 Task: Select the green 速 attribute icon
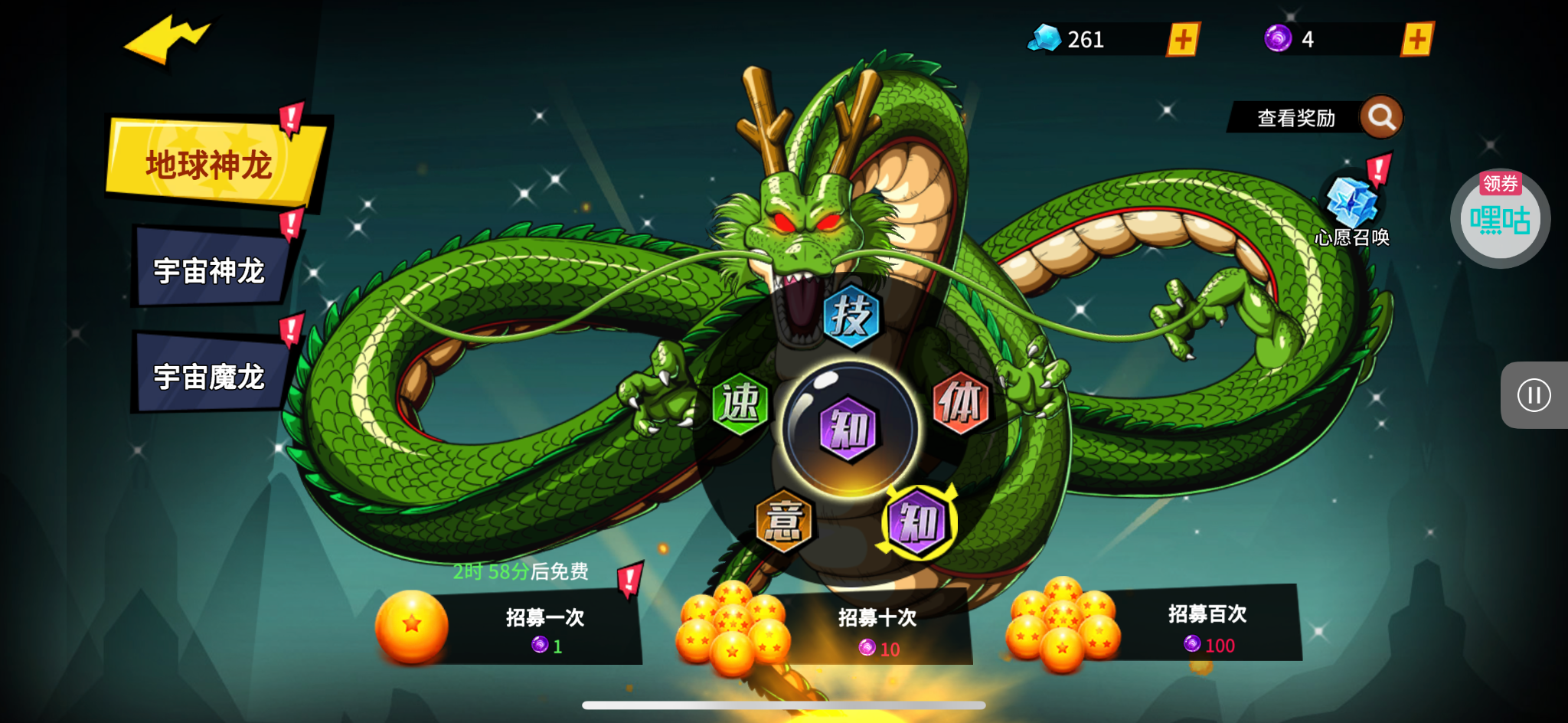pos(740,403)
